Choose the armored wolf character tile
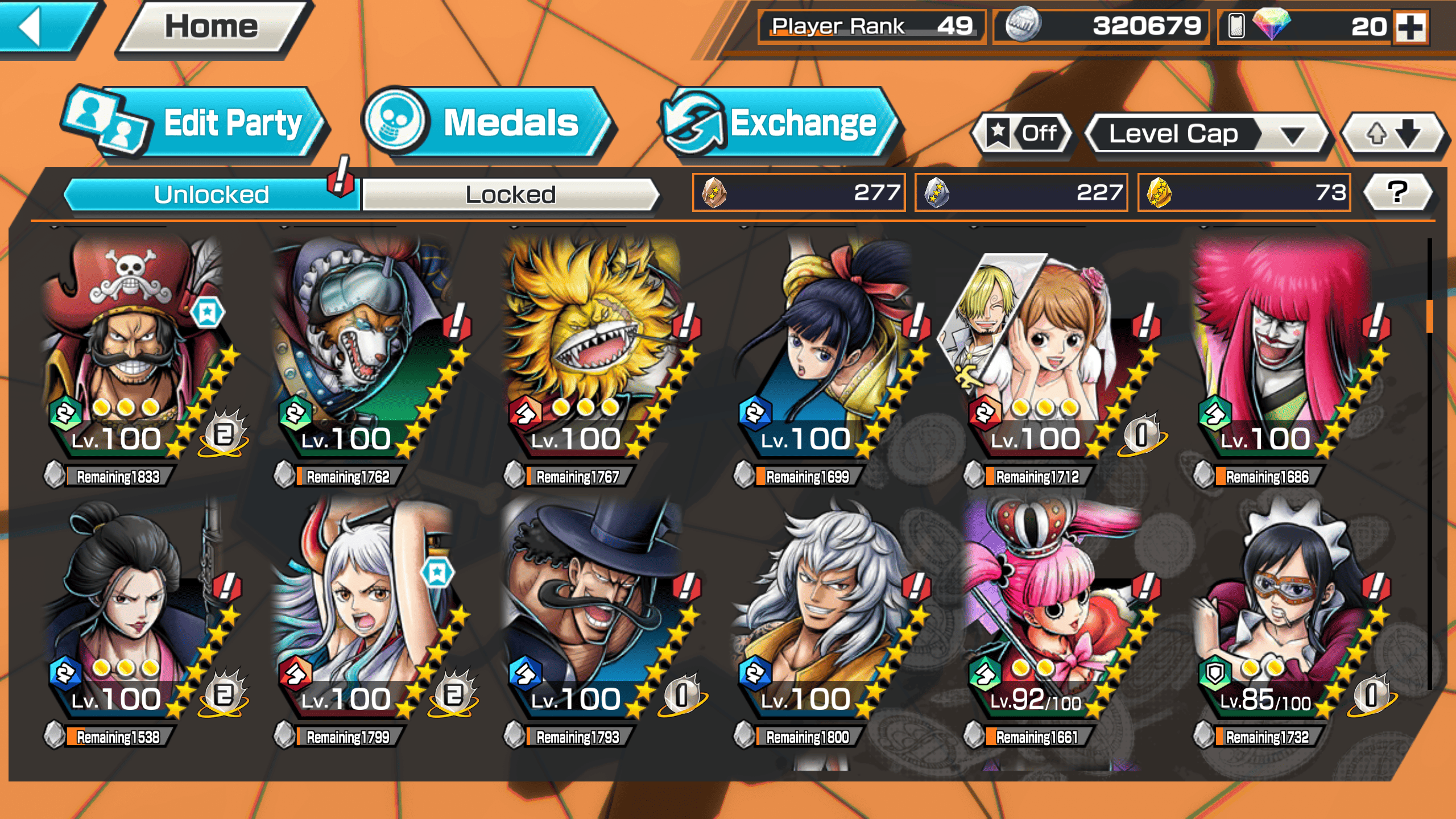 pyautogui.click(x=364, y=347)
